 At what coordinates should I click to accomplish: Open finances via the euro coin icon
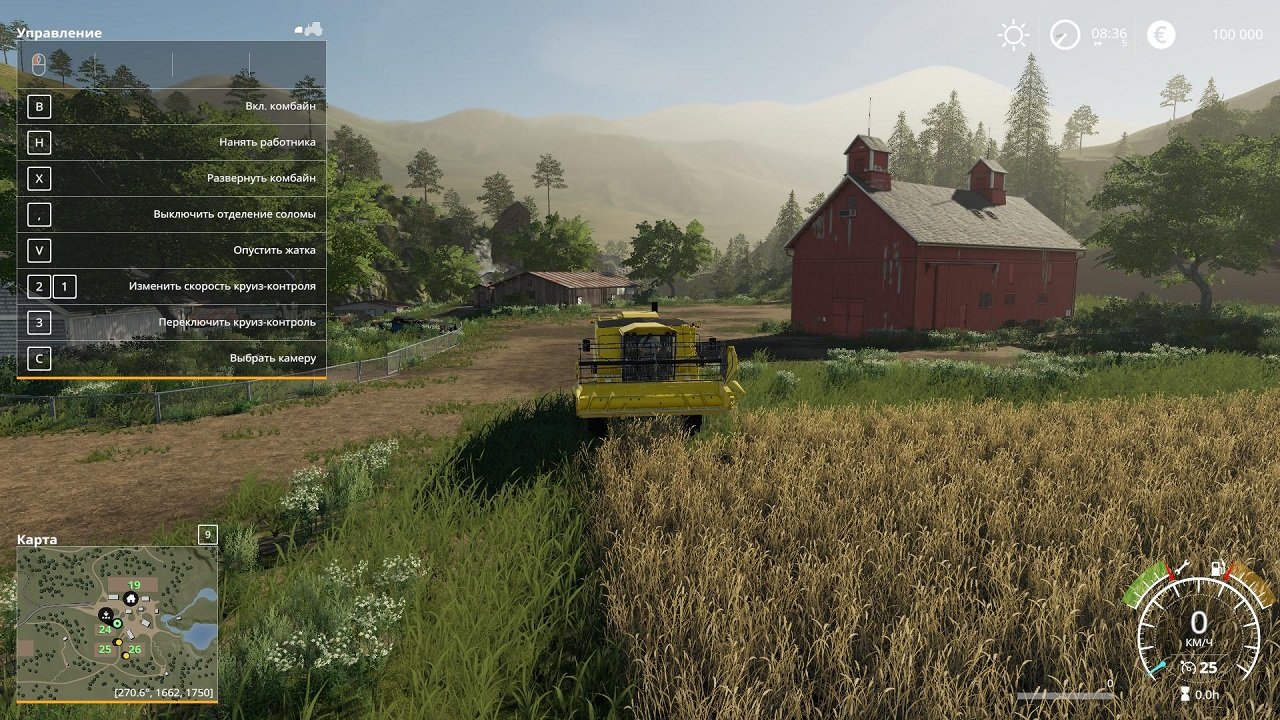point(1161,35)
